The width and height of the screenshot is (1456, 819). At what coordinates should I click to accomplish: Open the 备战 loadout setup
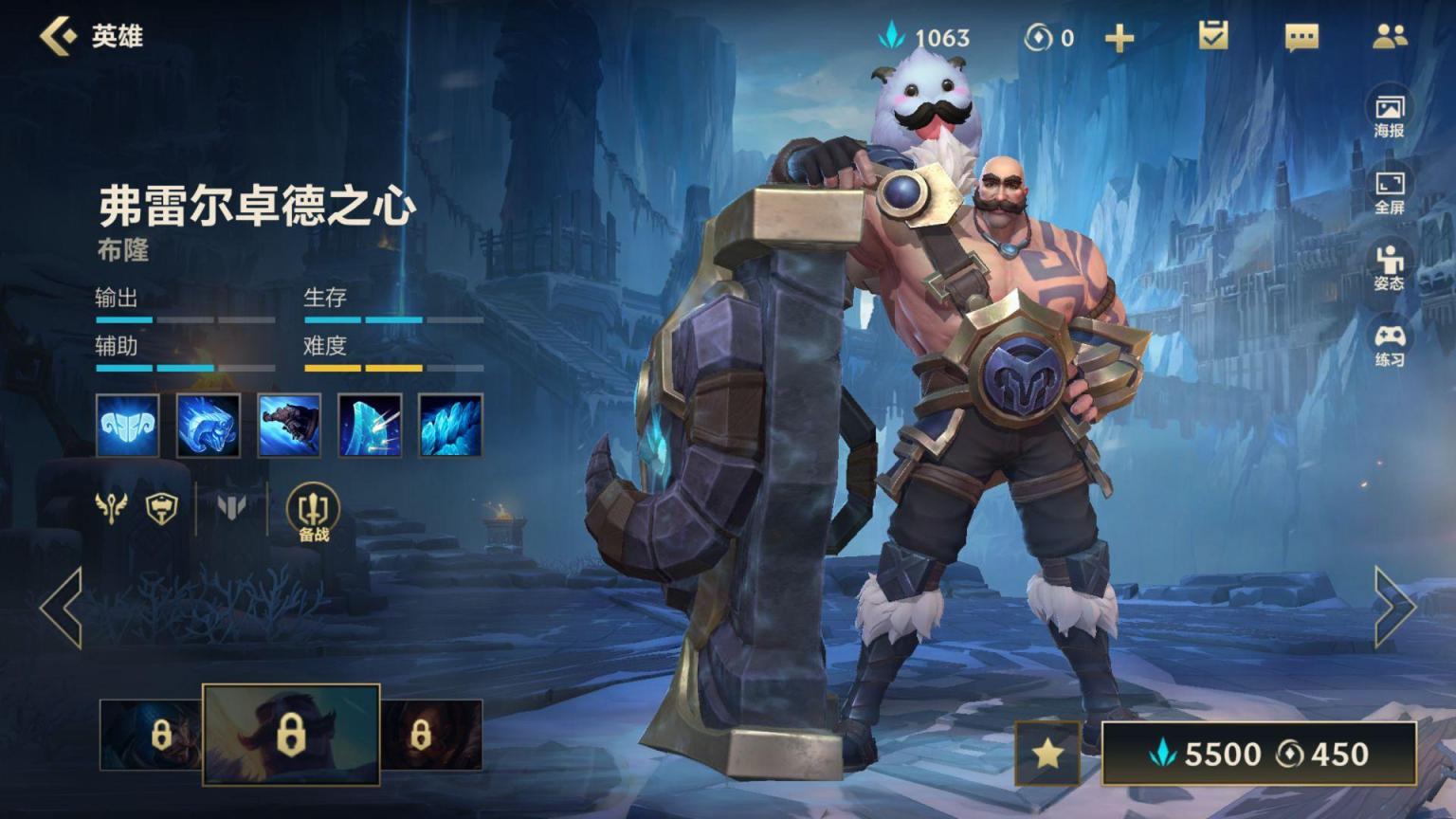313,513
